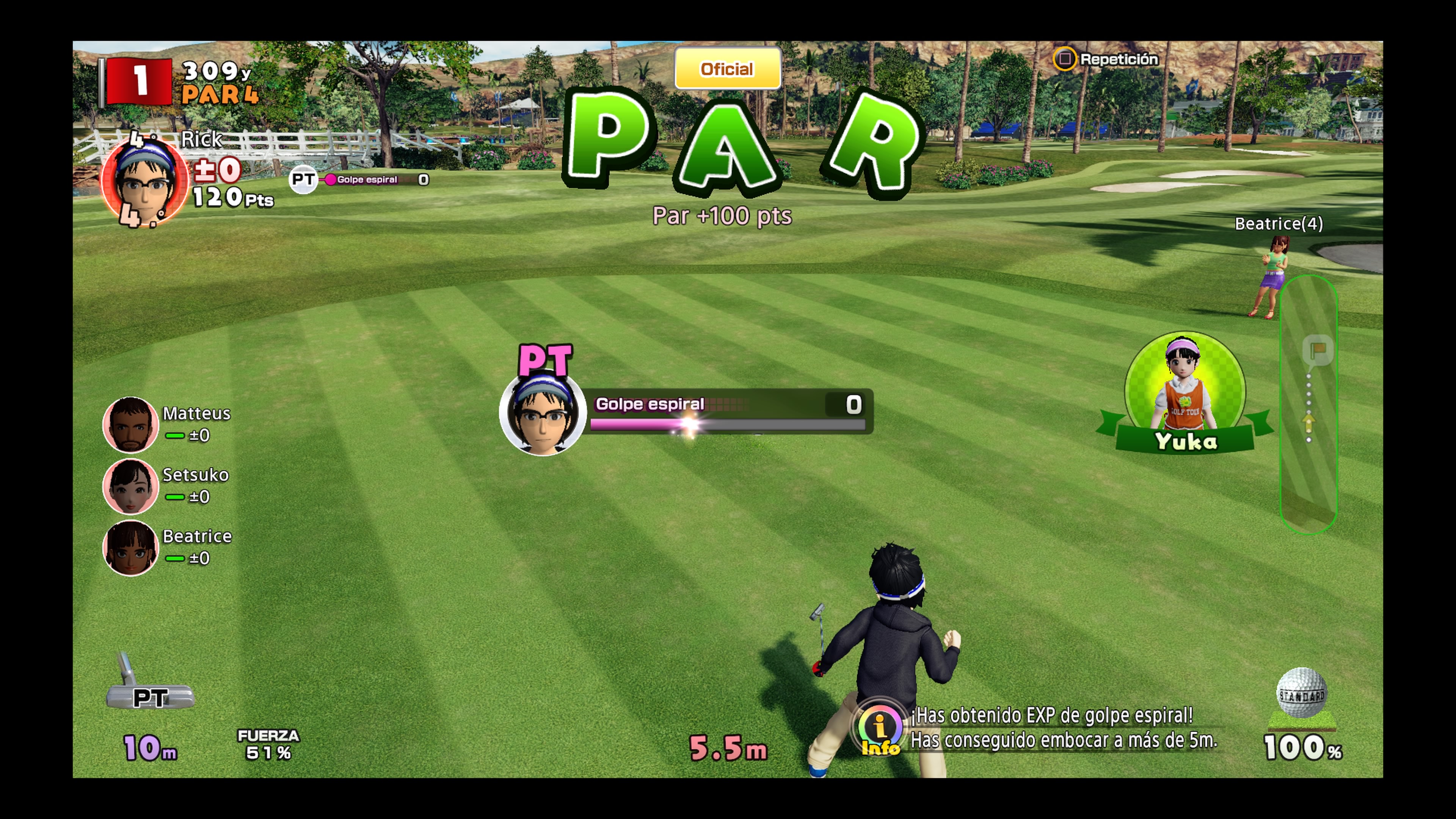Select Setsuko's portrait in the player list
The image size is (1456, 819).
pos(130,486)
